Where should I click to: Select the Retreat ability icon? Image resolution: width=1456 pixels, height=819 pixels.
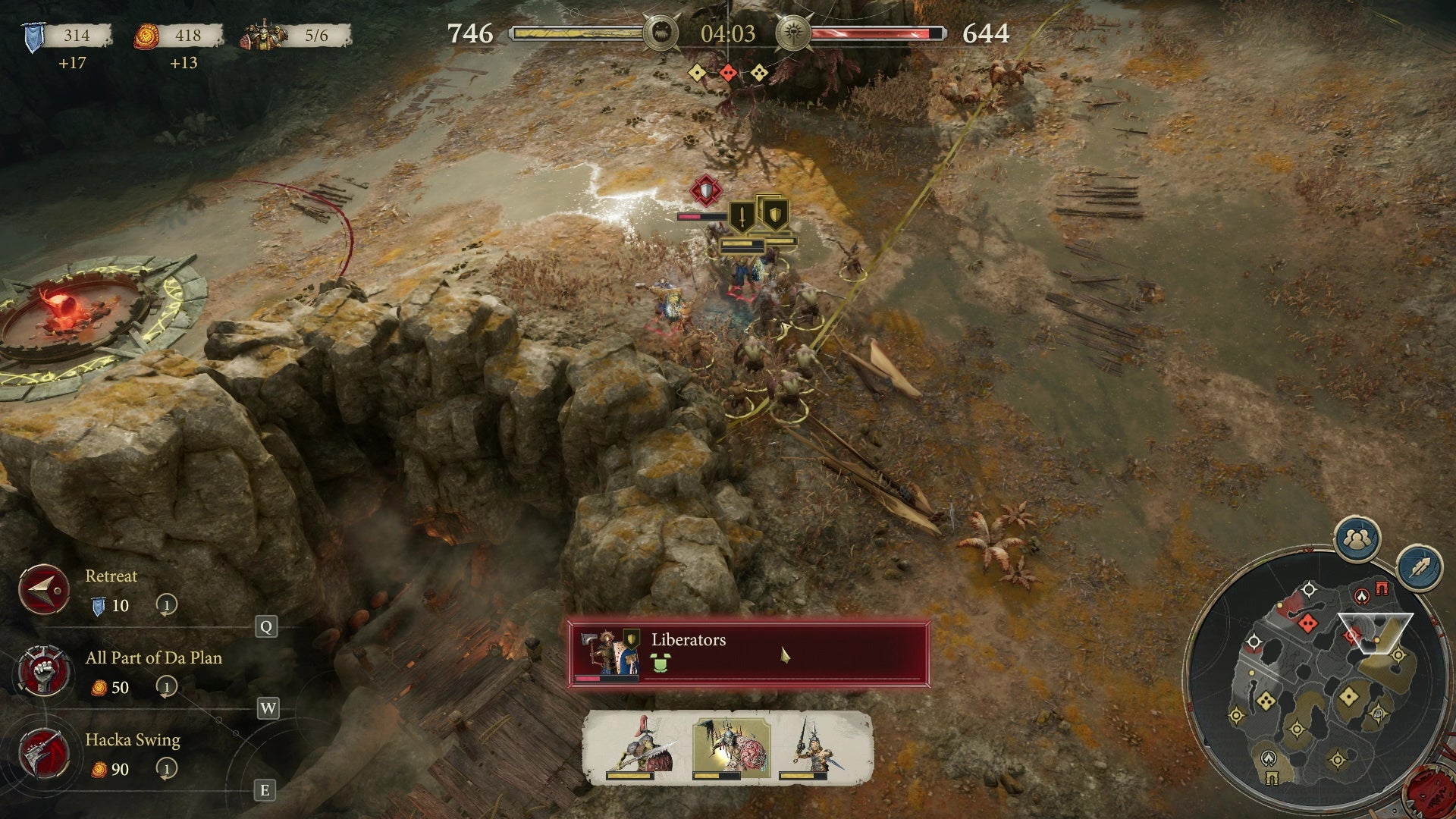44,589
